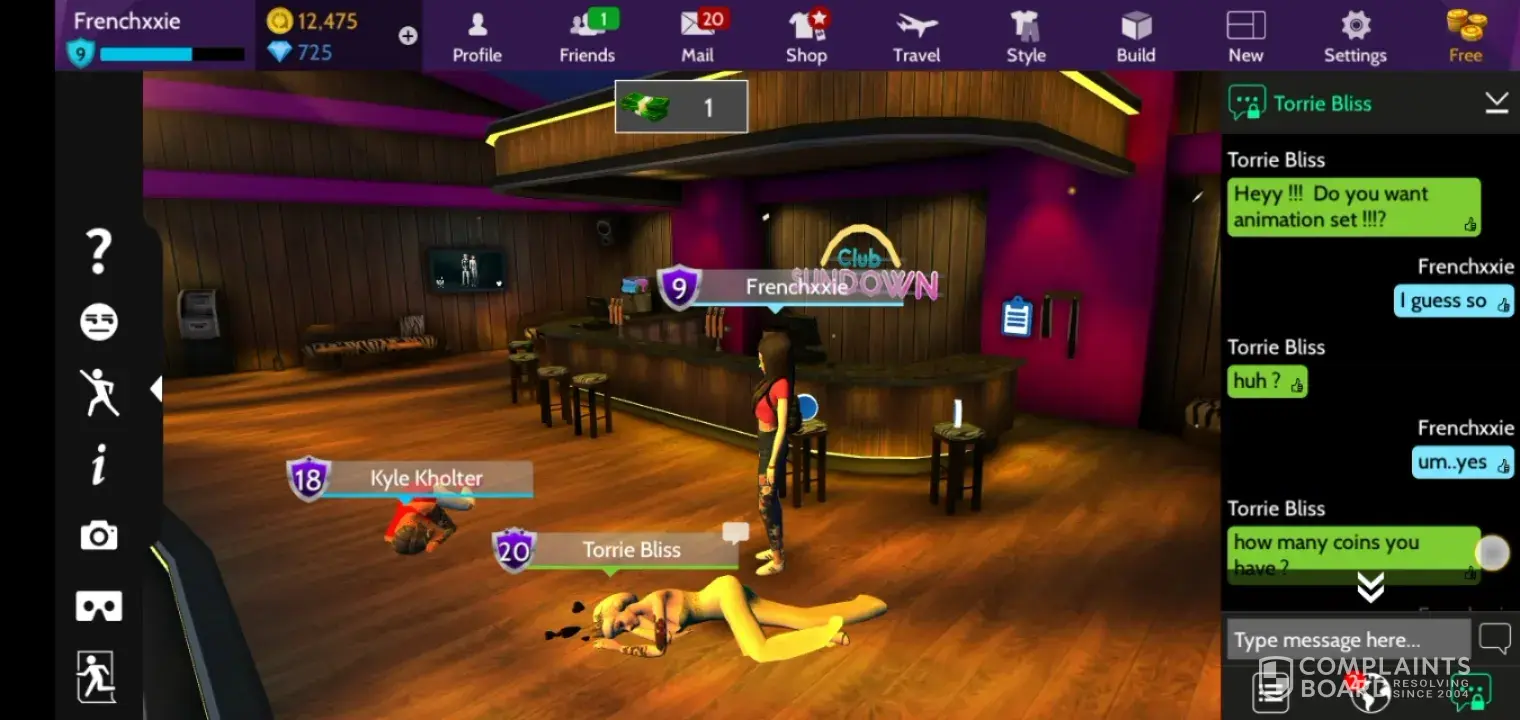Open the Shop

pos(806,36)
